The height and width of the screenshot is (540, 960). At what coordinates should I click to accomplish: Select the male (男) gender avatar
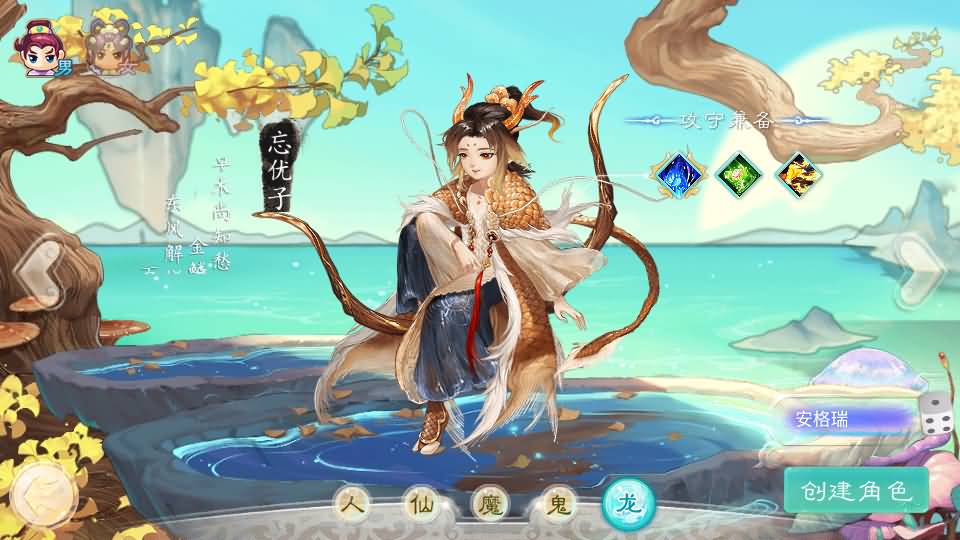42,45
